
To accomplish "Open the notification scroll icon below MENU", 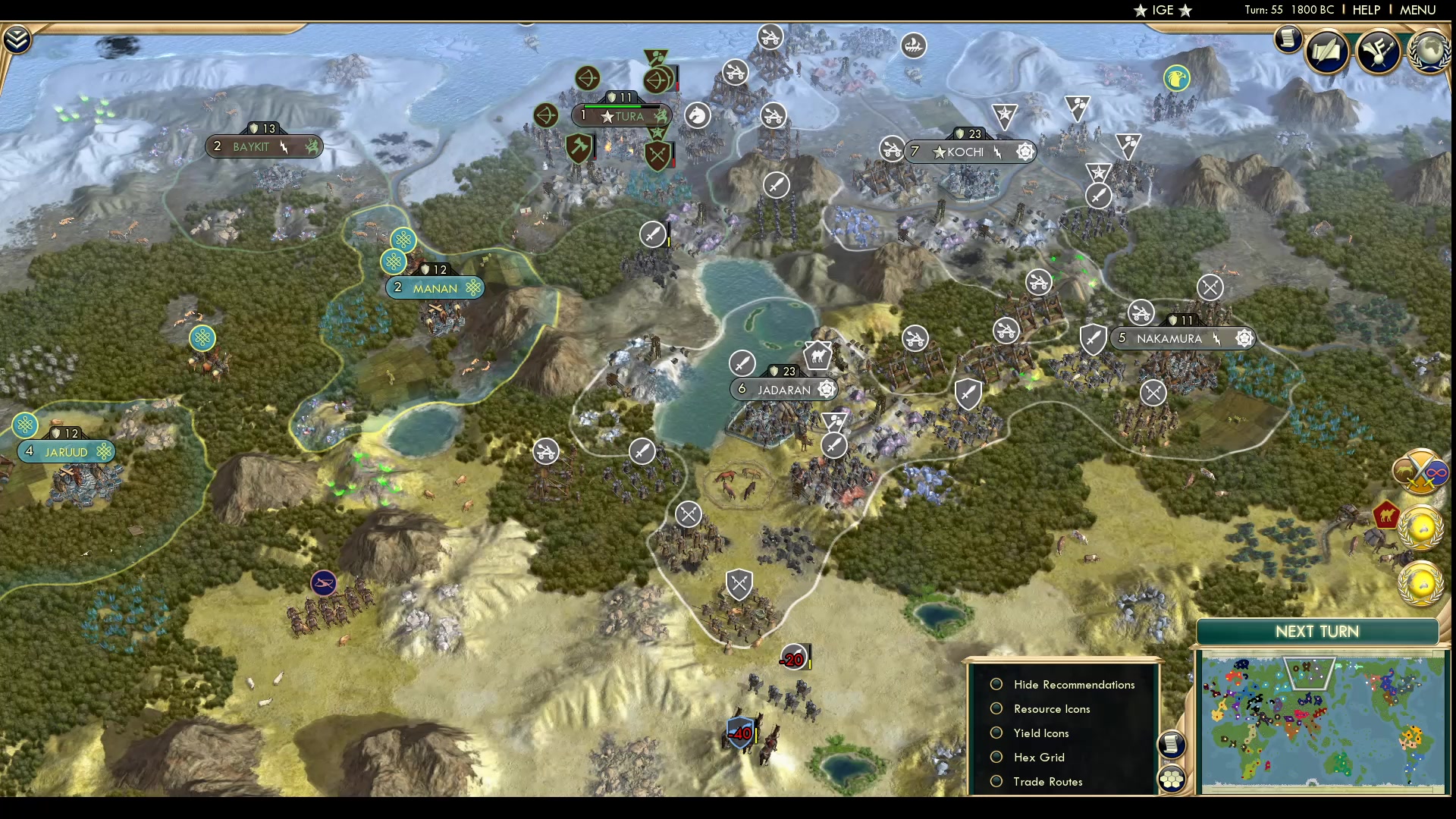I will (x=1289, y=39).
